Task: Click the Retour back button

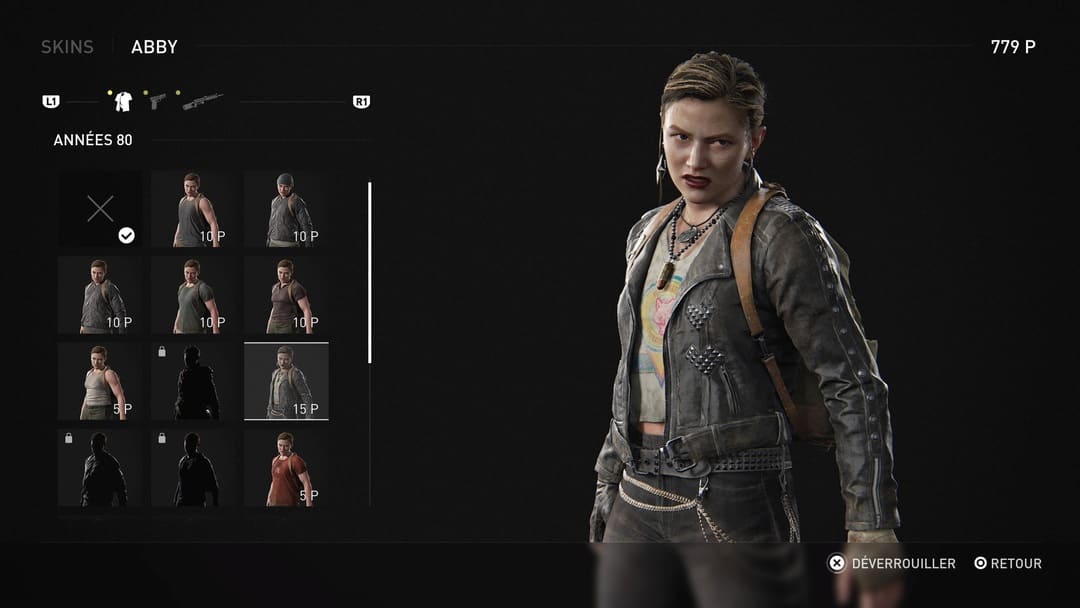Action: (x=1008, y=564)
